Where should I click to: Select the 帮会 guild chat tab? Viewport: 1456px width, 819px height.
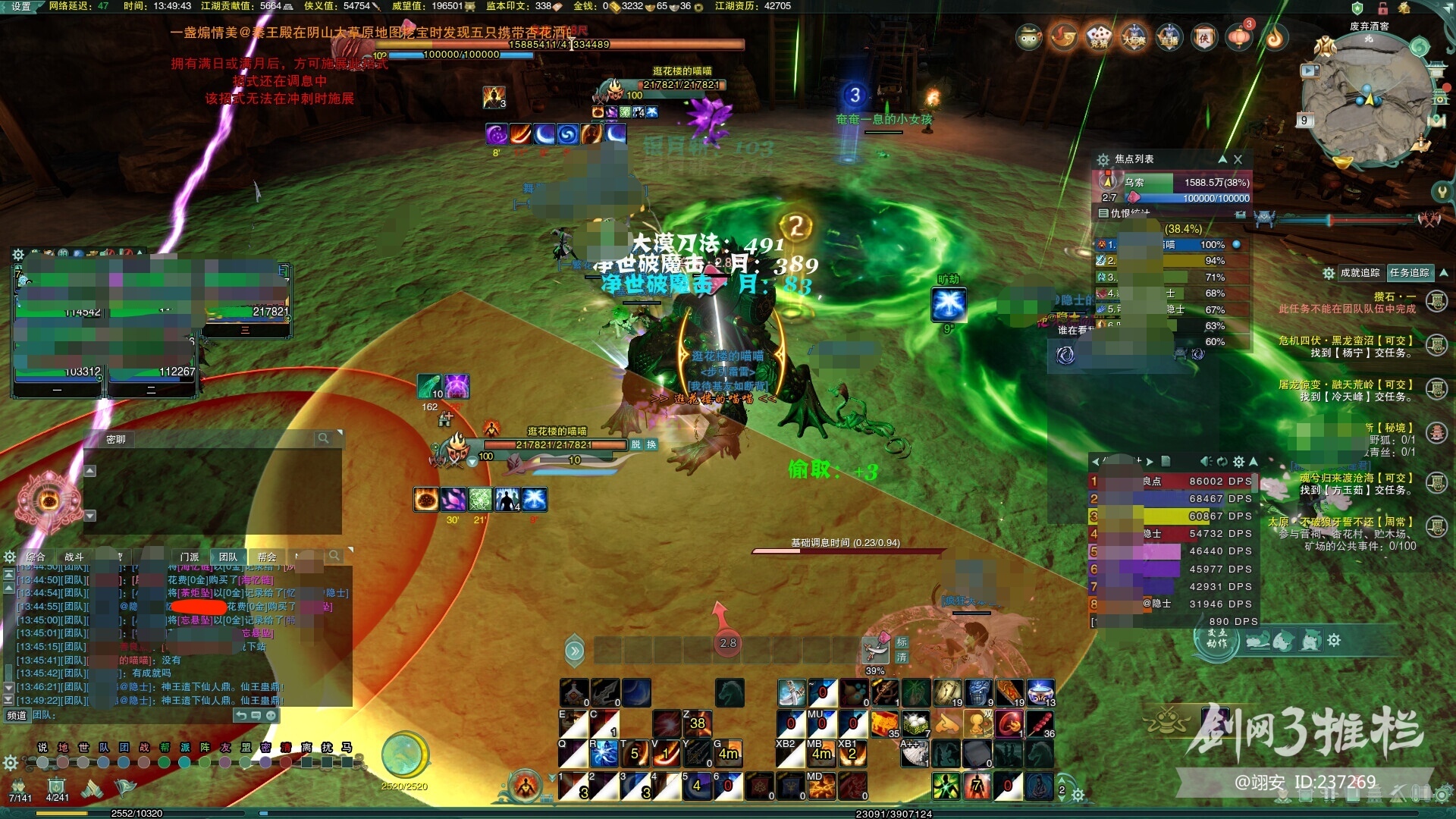pyautogui.click(x=266, y=557)
